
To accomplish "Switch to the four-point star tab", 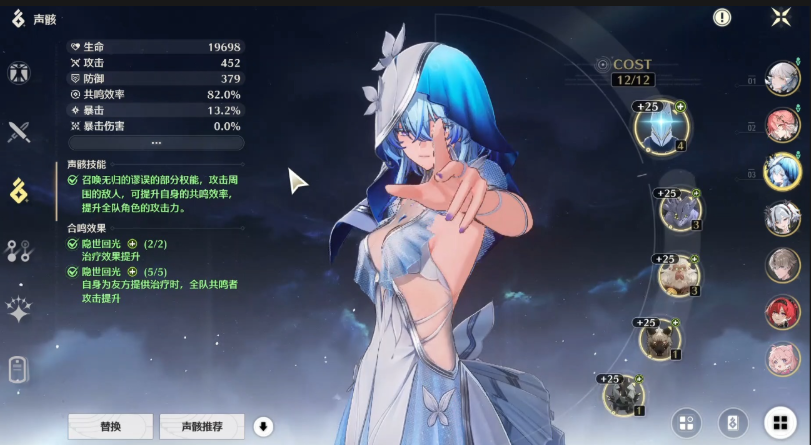I will tap(18, 309).
